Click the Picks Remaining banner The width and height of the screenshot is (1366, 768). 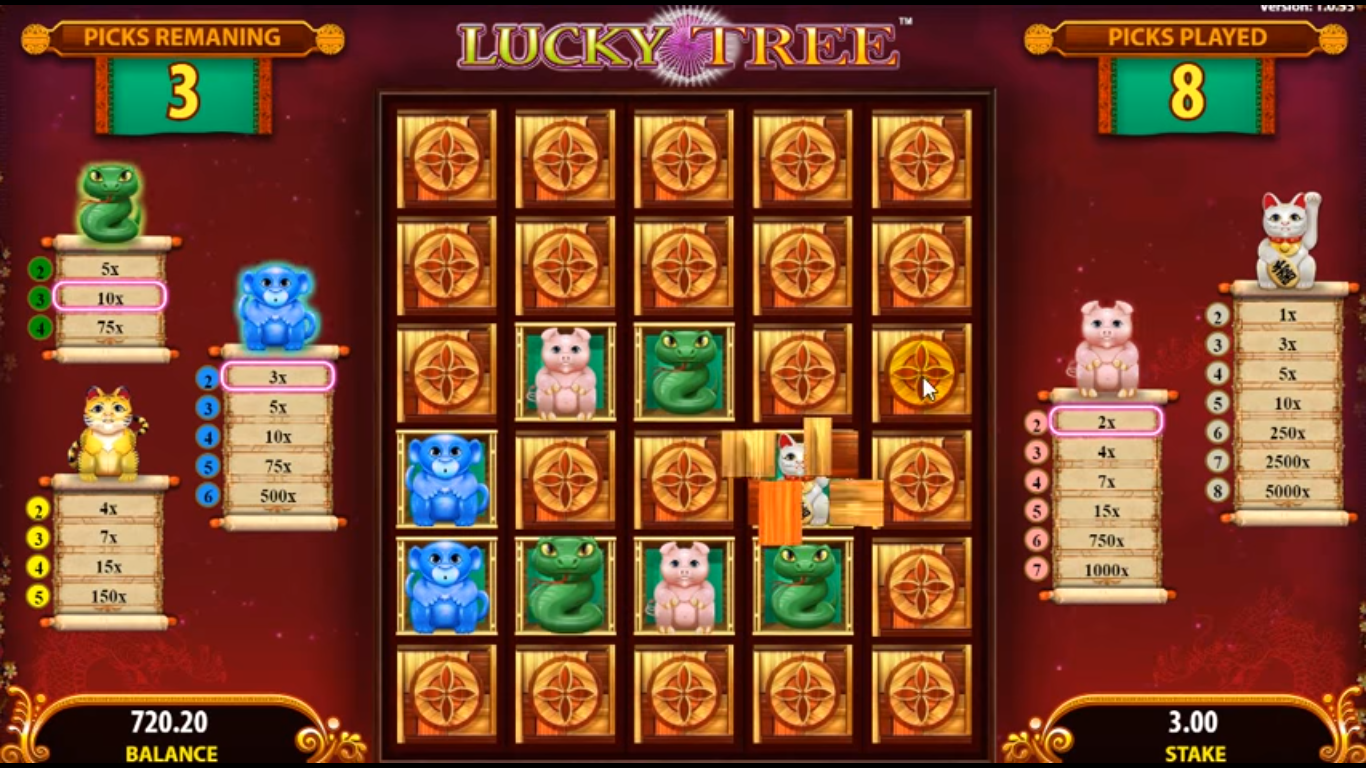click(x=183, y=38)
